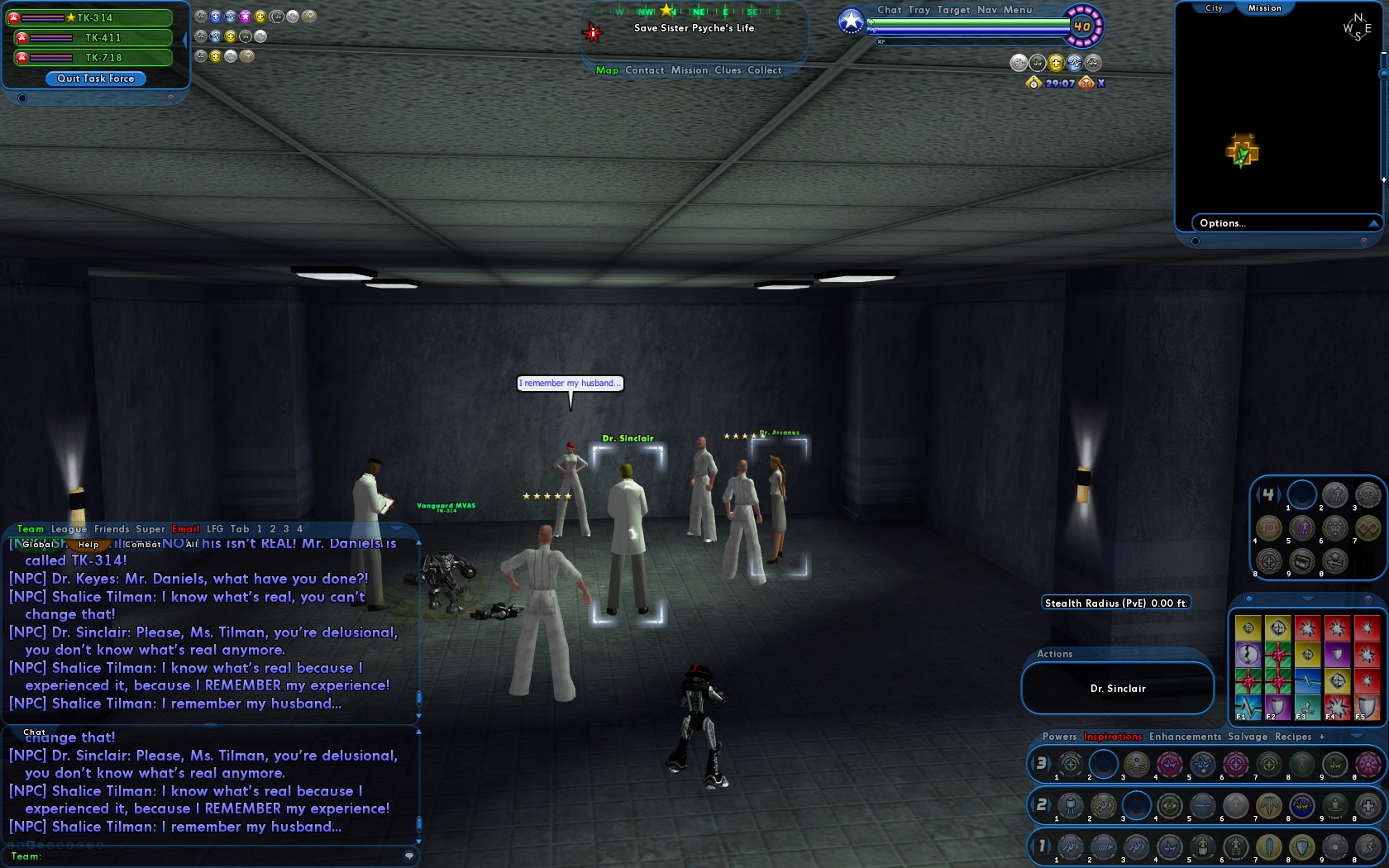This screenshot has height=868, width=1389.
Task: Open the Email tab in chat
Action: point(186,529)
